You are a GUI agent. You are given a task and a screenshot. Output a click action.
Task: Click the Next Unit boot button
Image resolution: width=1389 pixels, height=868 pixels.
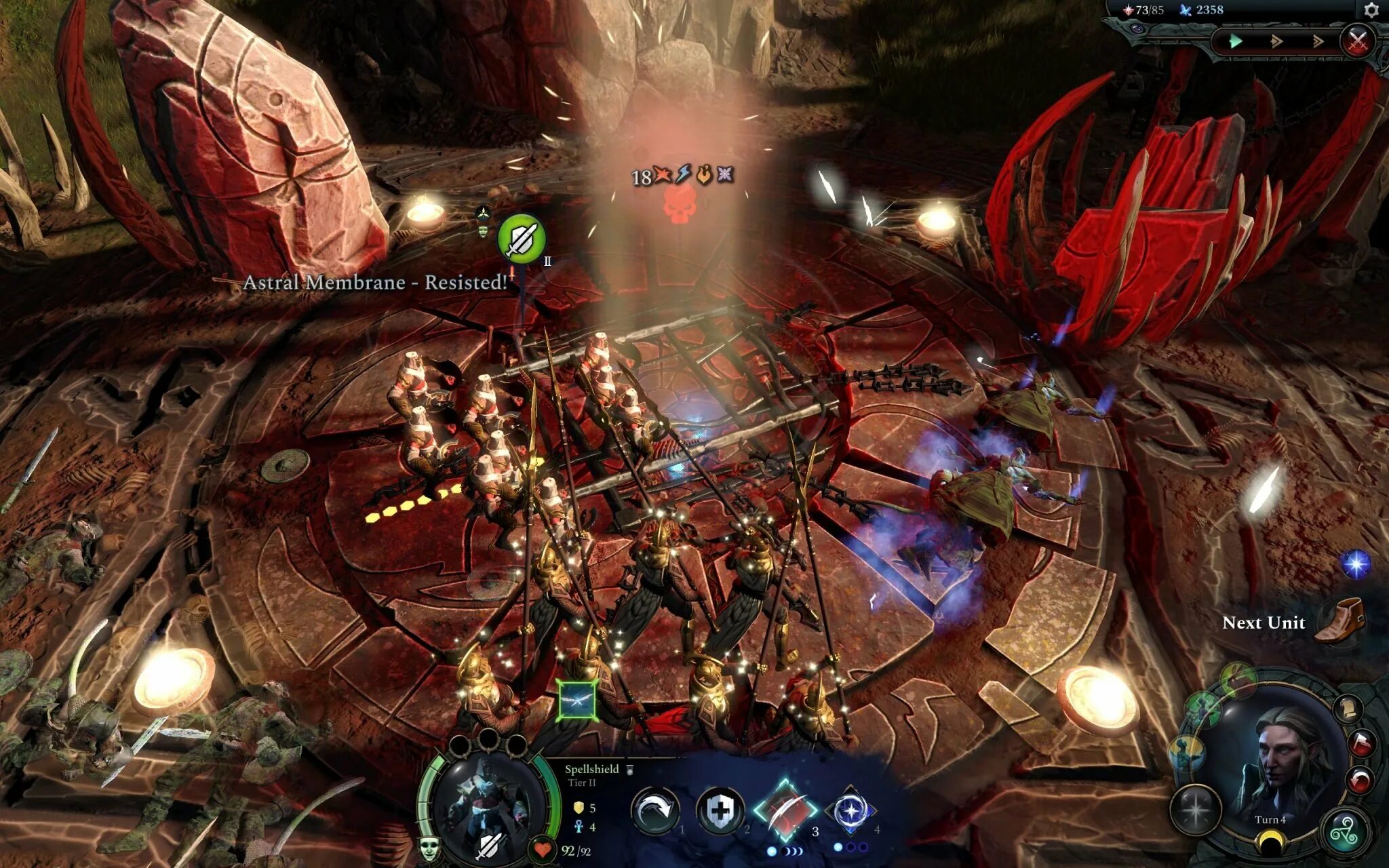(1339, 620)
